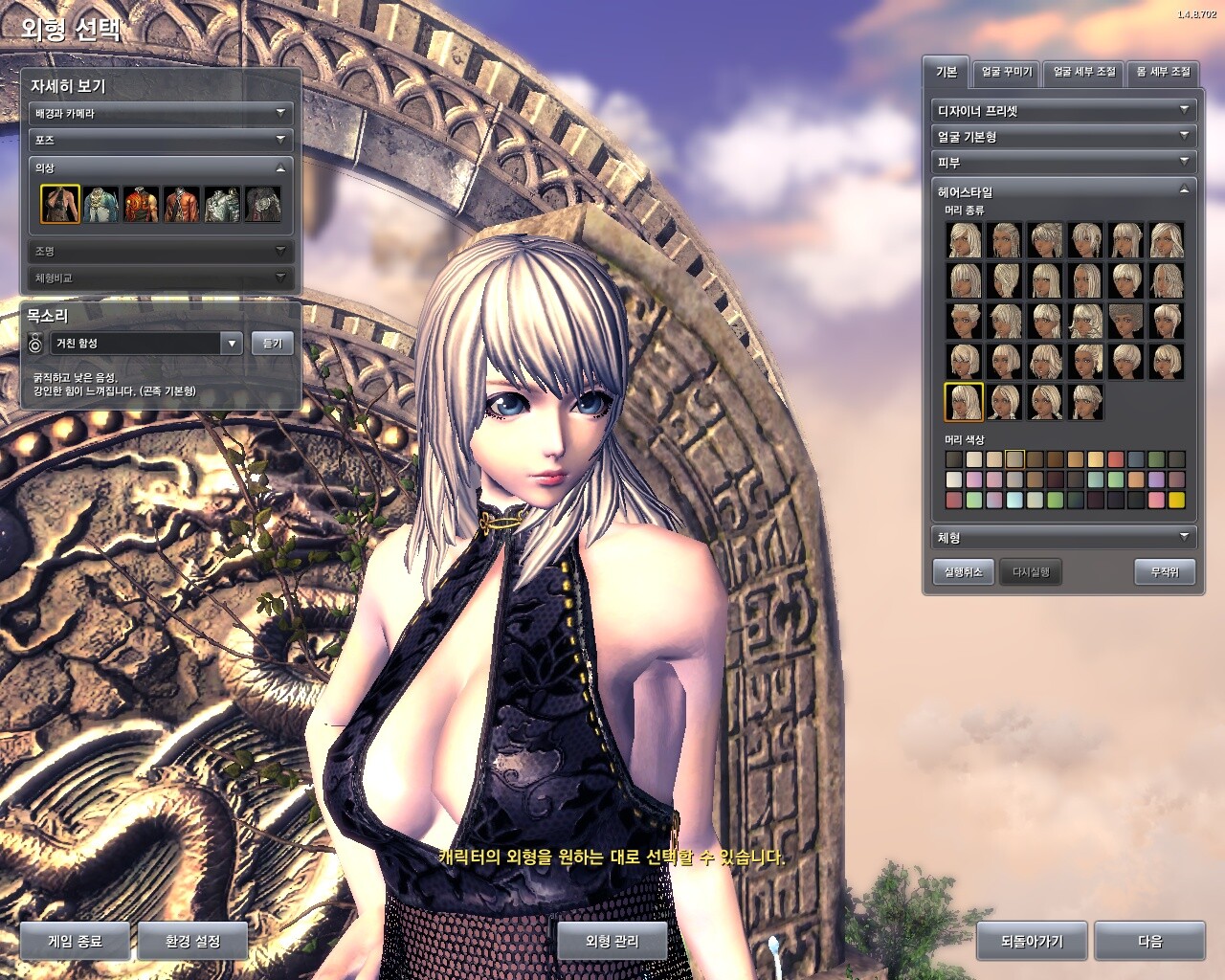1225x980 pixels.
Task: Open 외형 관리 appearance management
Action: click(x=612, y=941)
